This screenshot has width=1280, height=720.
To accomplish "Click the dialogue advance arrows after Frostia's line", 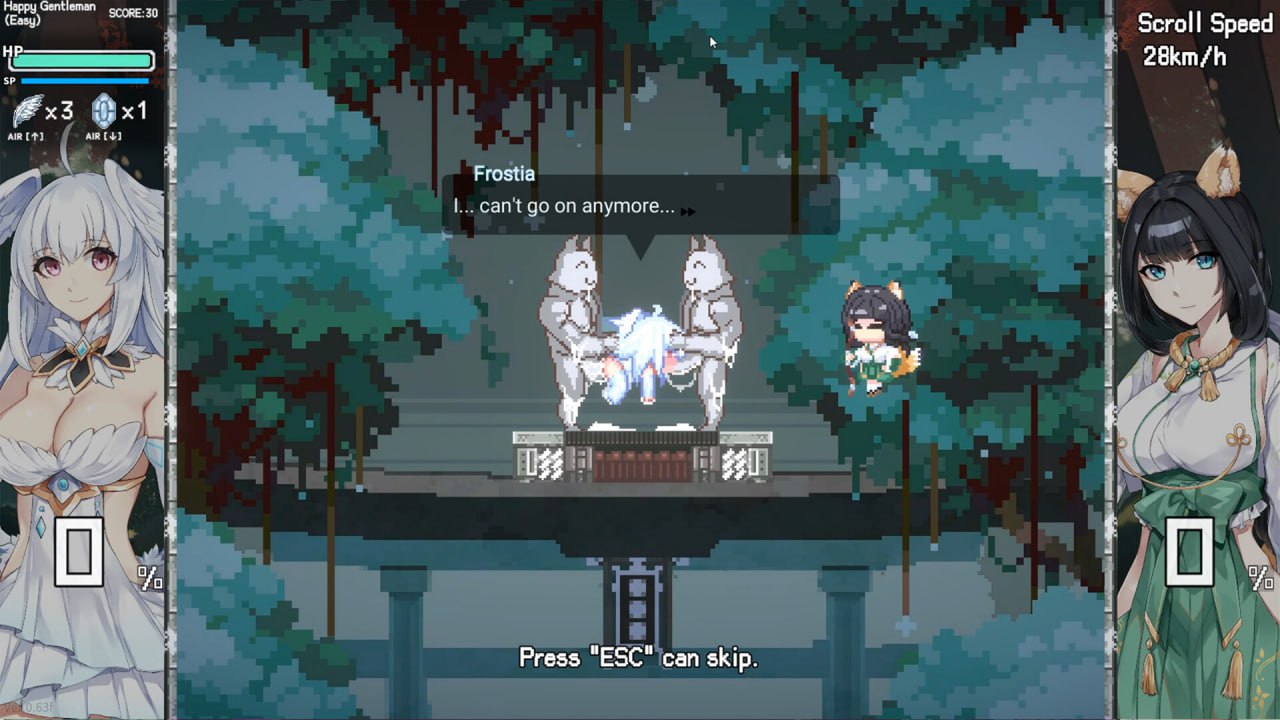I will (688, 212).
